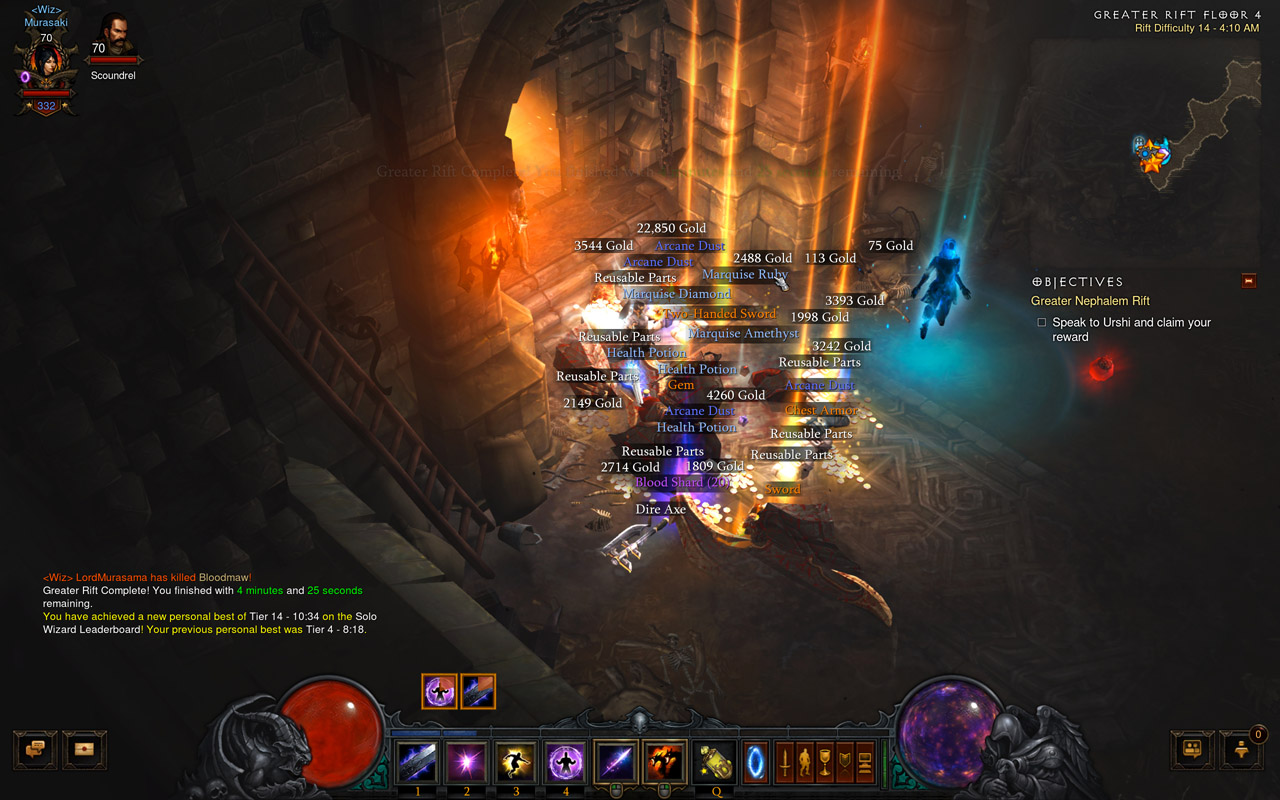1280x800 pixels.
Task: Open the chat bubbles button
Action: (x=35, y=749)
